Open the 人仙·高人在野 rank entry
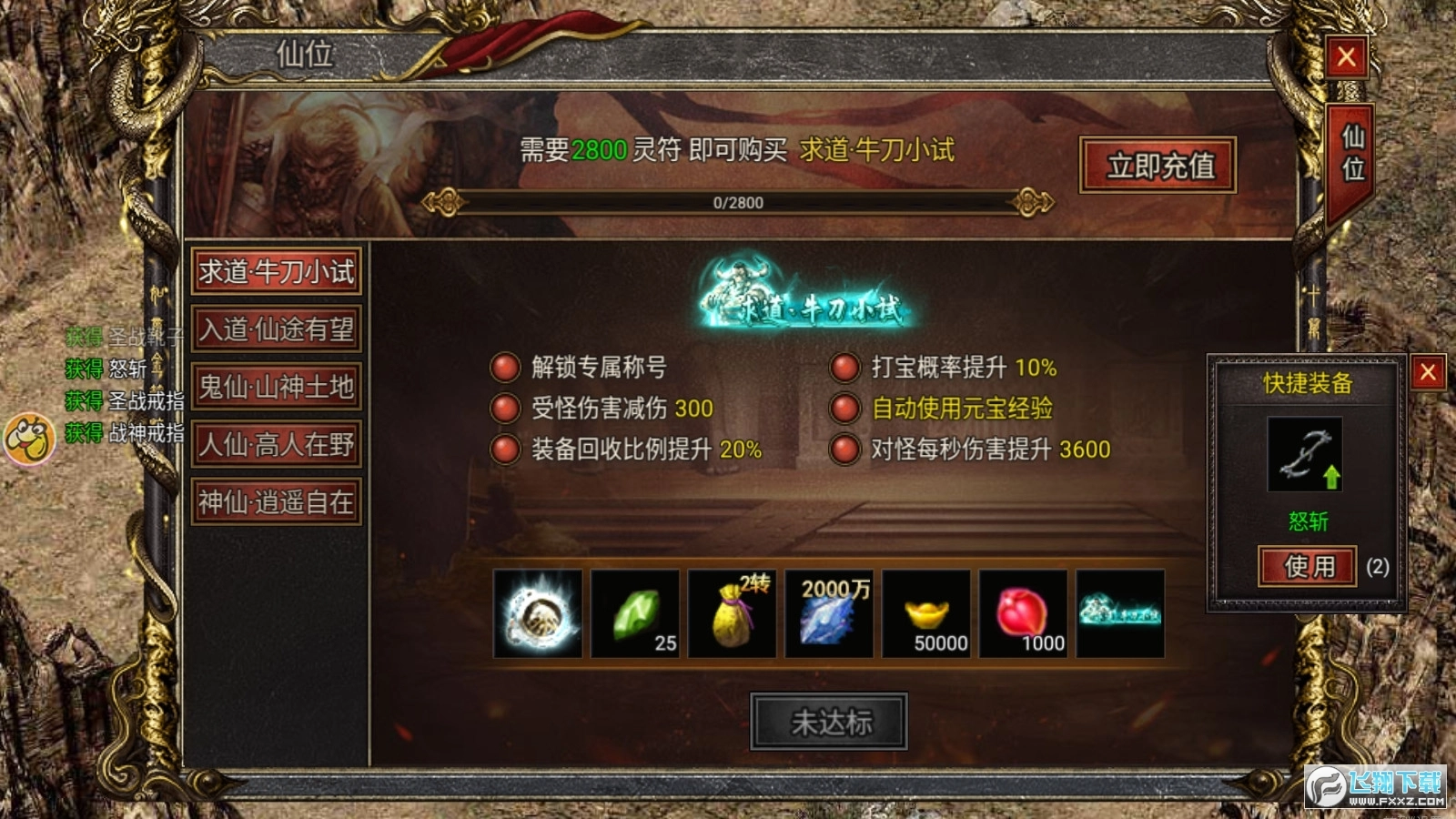 (x=276, y=444)
